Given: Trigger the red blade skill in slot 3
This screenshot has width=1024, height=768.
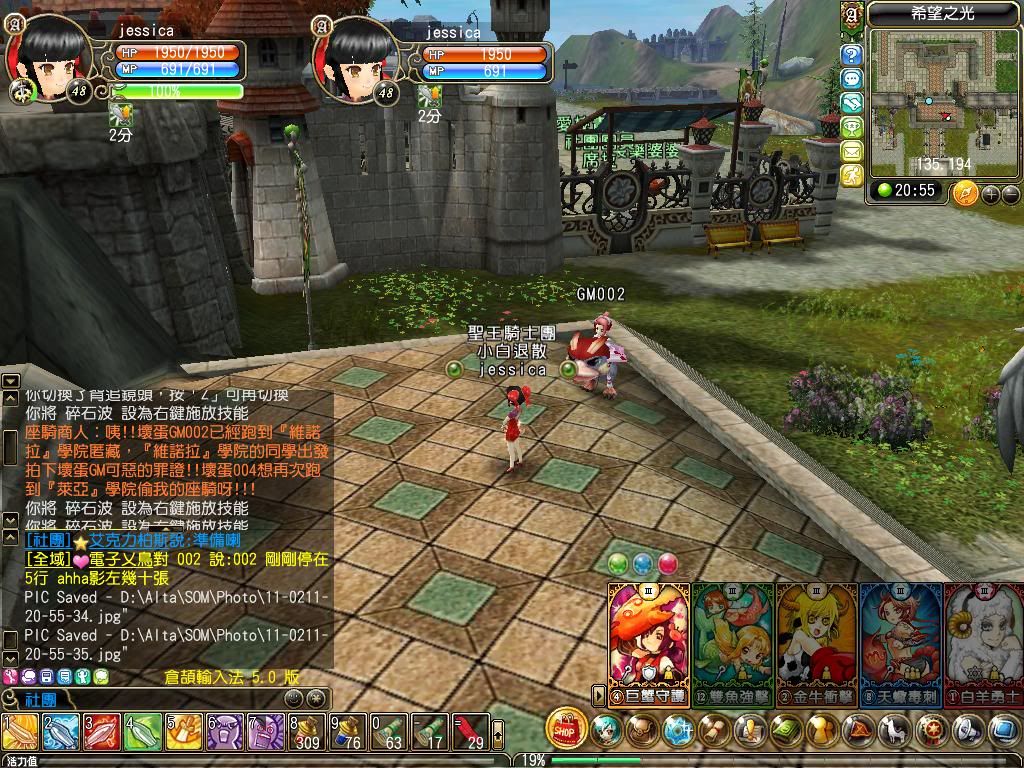Looking at the screenshot, I should click(101, 733).
